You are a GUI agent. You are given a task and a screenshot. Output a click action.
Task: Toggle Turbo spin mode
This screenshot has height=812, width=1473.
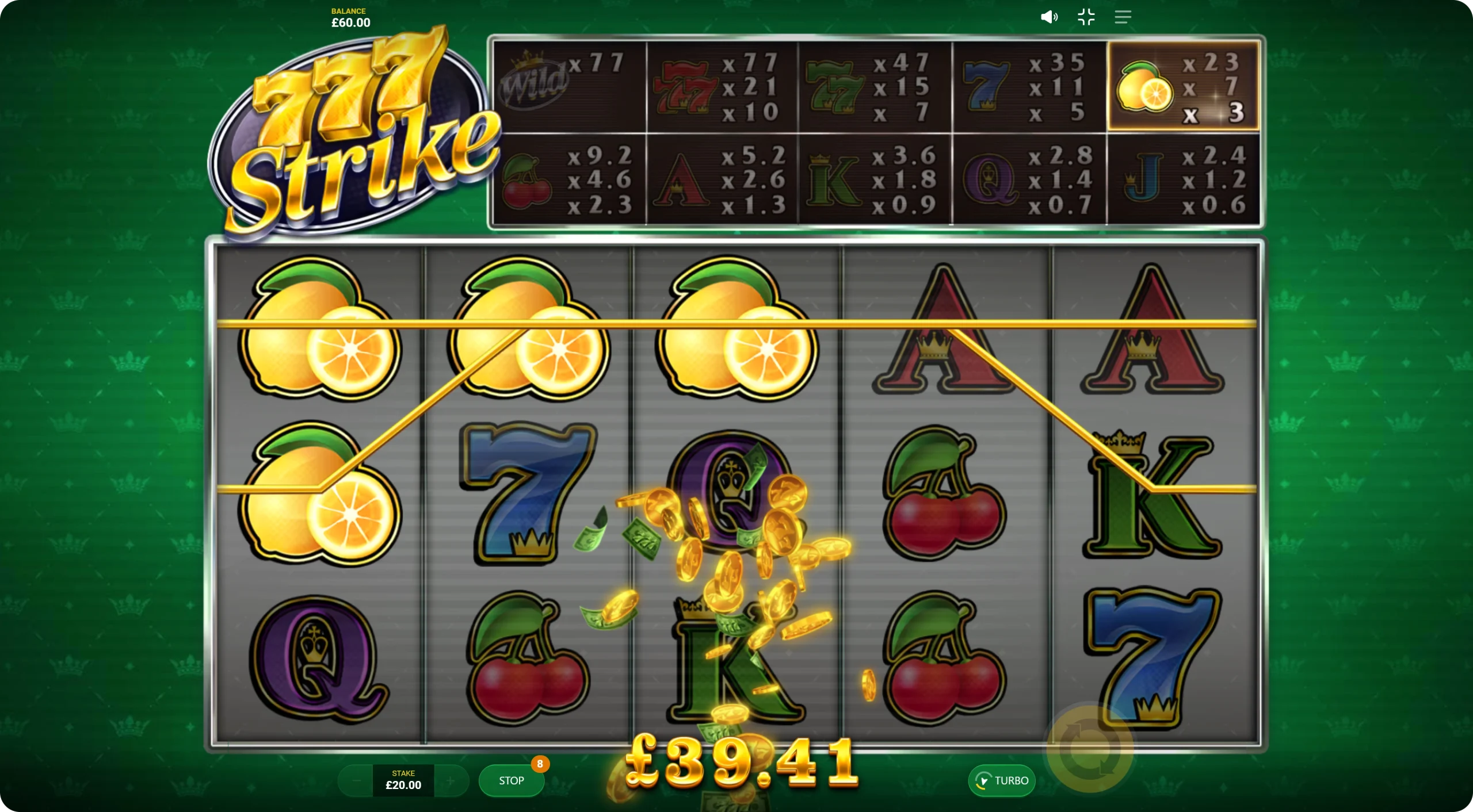[1002, 780]
